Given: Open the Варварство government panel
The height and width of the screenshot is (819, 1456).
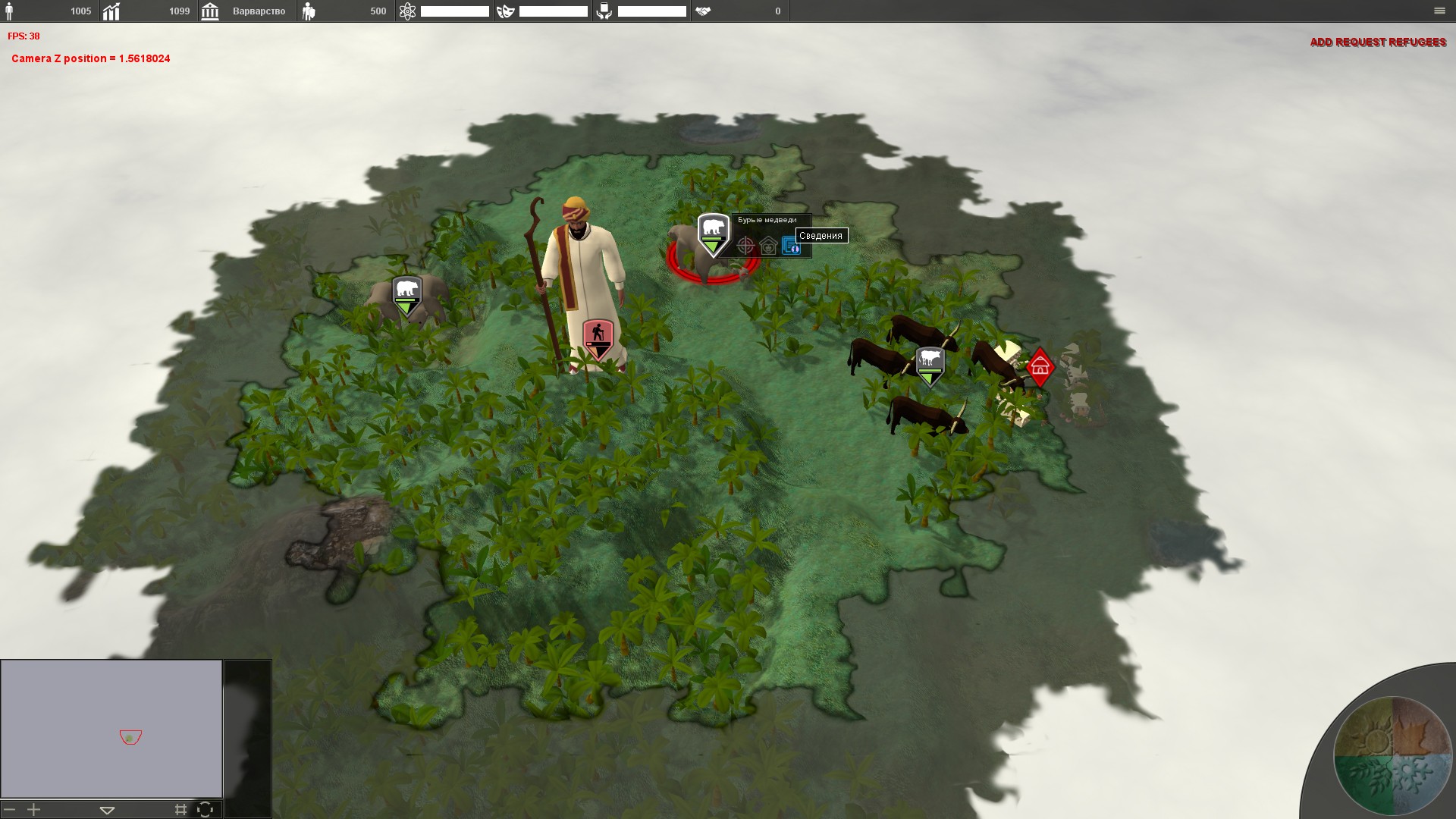Looking at the screenshot, I should (248, 11).
